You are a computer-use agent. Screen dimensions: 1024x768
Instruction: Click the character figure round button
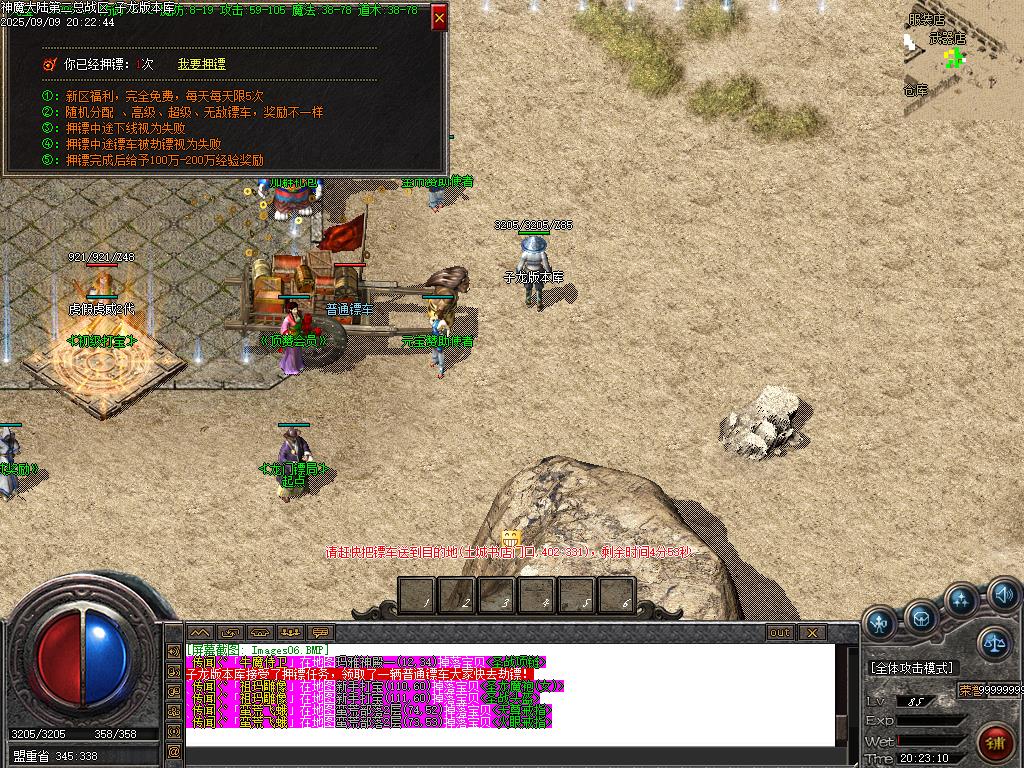tap(879, 623)
